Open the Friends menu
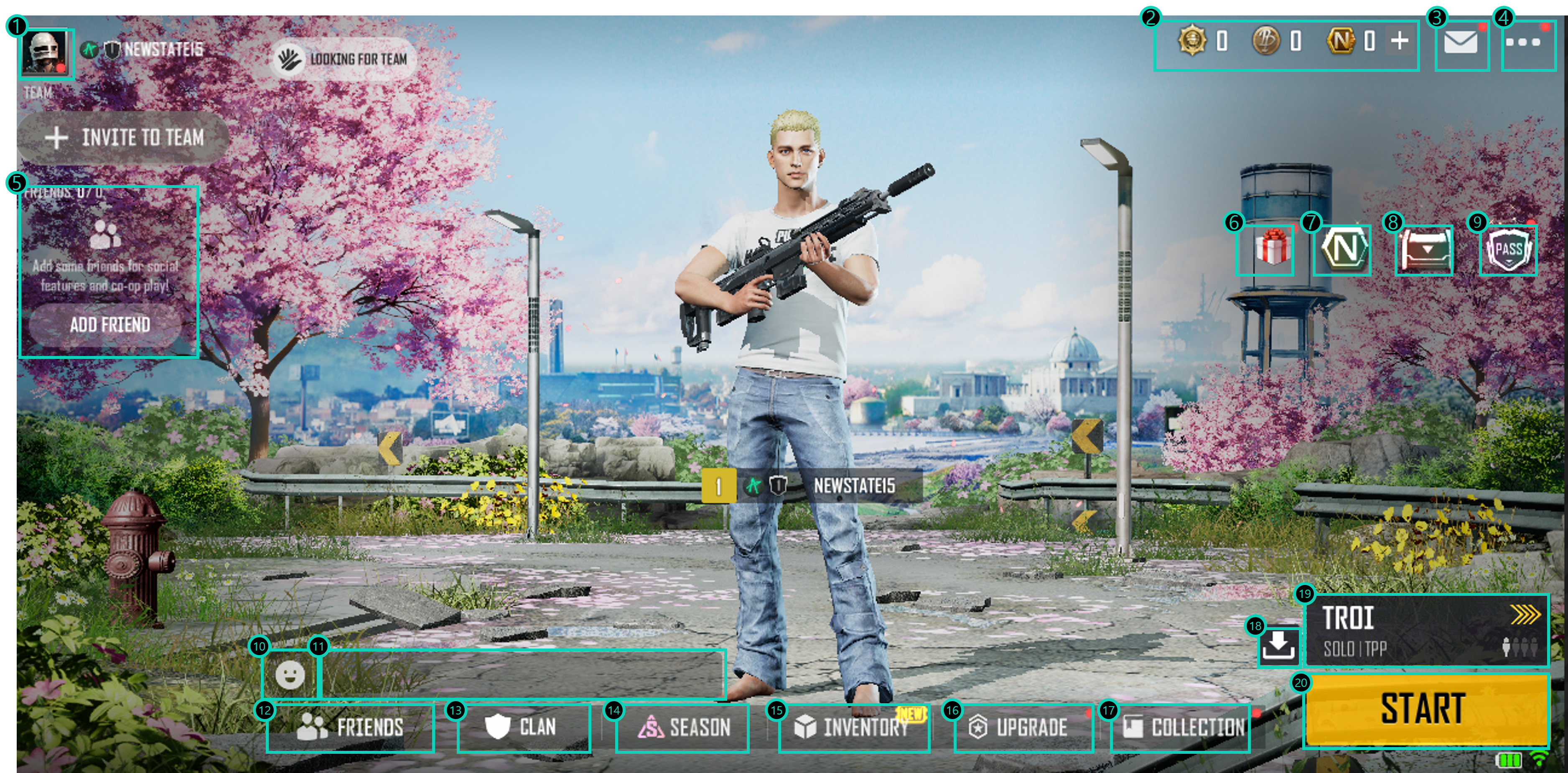The image size is (1568, 773). tap(351, 727)
